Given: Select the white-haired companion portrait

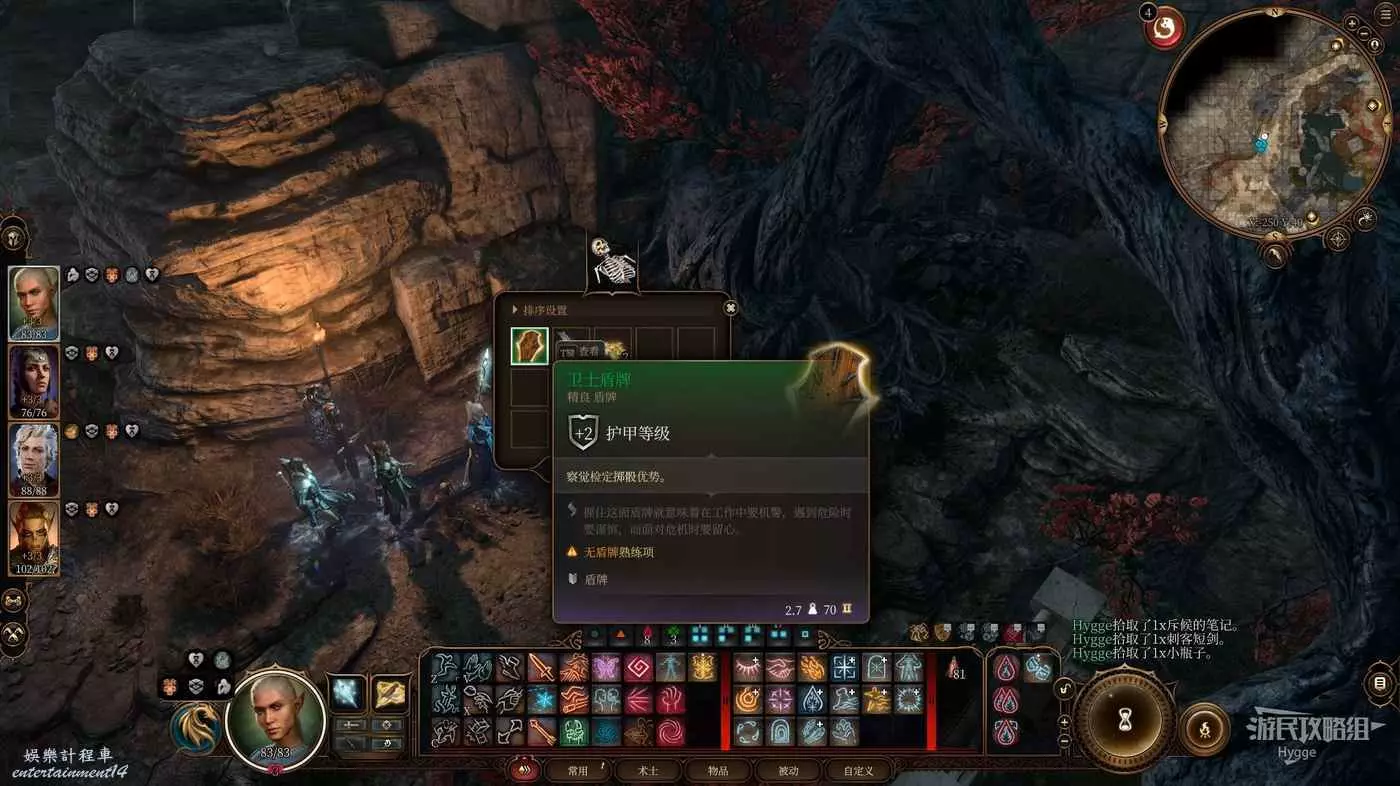Looking at the screenshot, I should click(x=34, y=459).
